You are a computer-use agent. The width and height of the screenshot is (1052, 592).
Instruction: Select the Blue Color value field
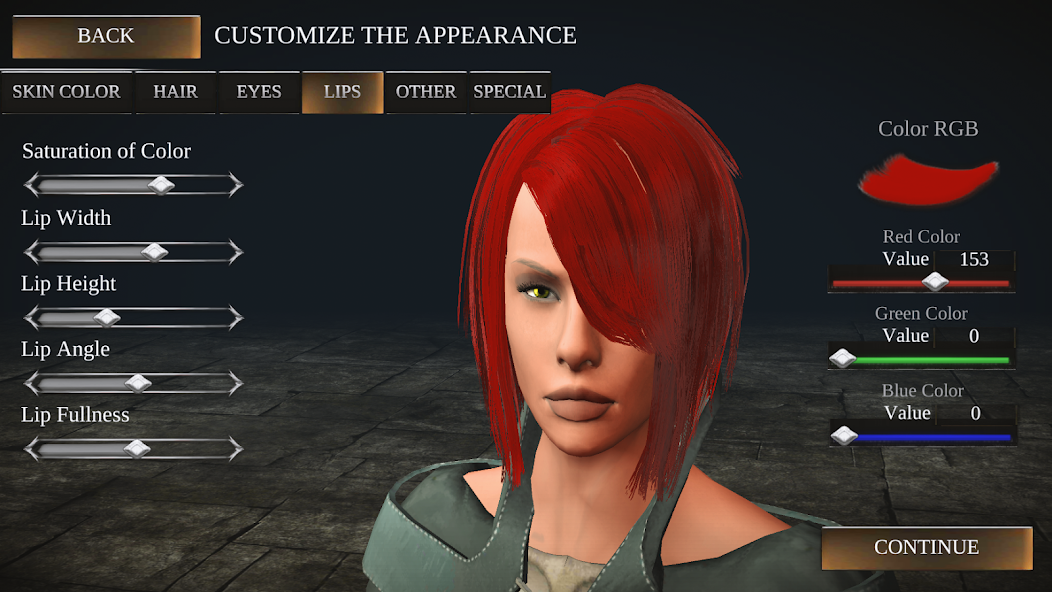pos(974,413)
